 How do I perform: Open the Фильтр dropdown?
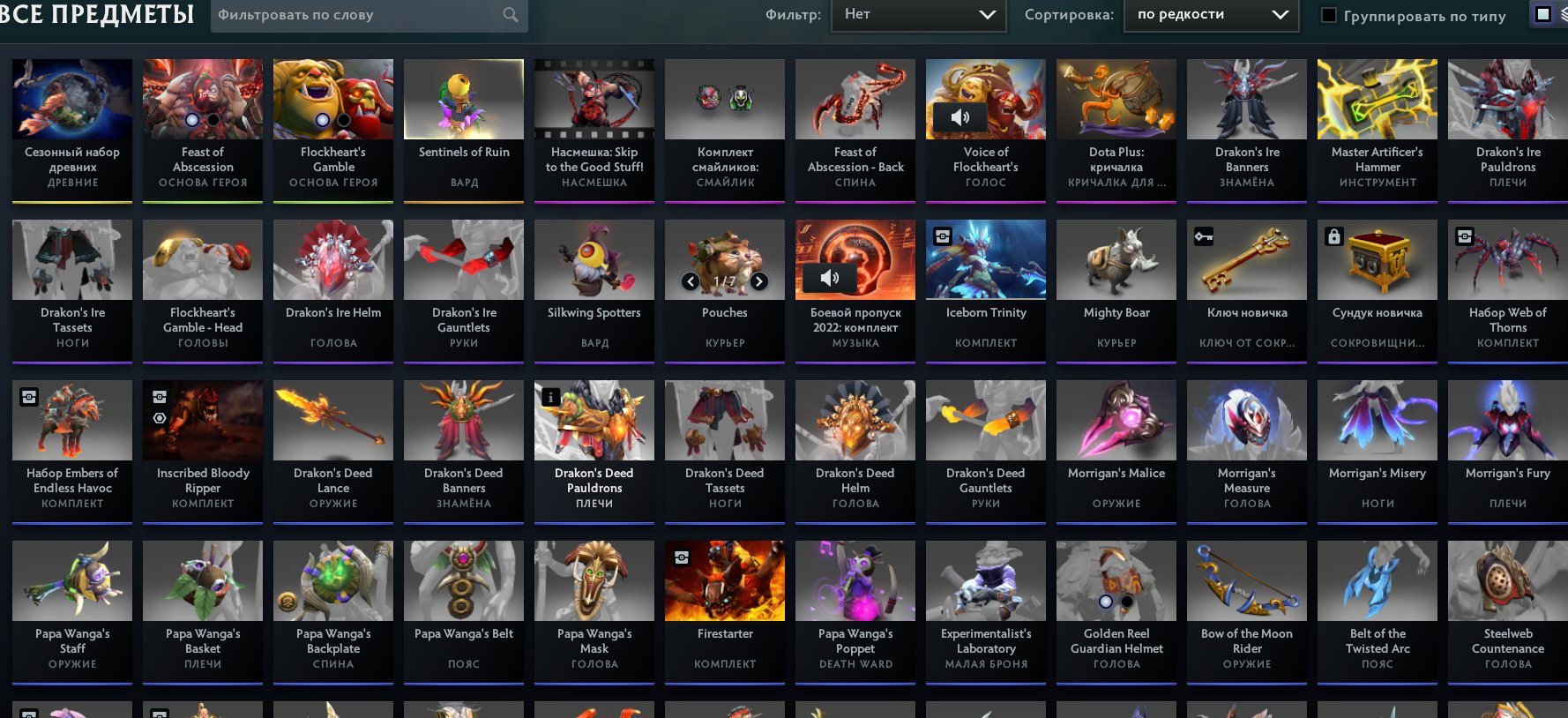click(918, 14)
